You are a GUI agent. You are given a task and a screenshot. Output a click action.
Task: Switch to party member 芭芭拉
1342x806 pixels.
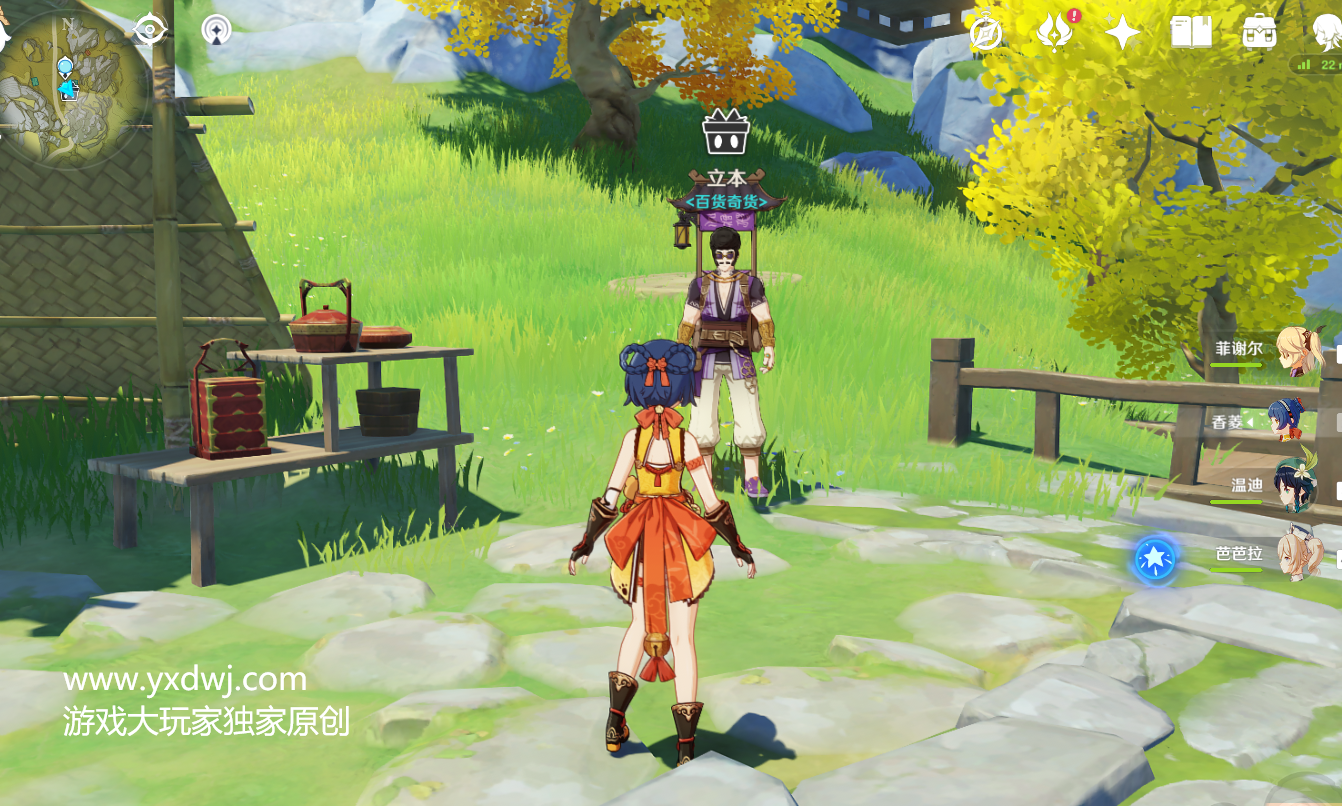click(x=1298, y=553)
